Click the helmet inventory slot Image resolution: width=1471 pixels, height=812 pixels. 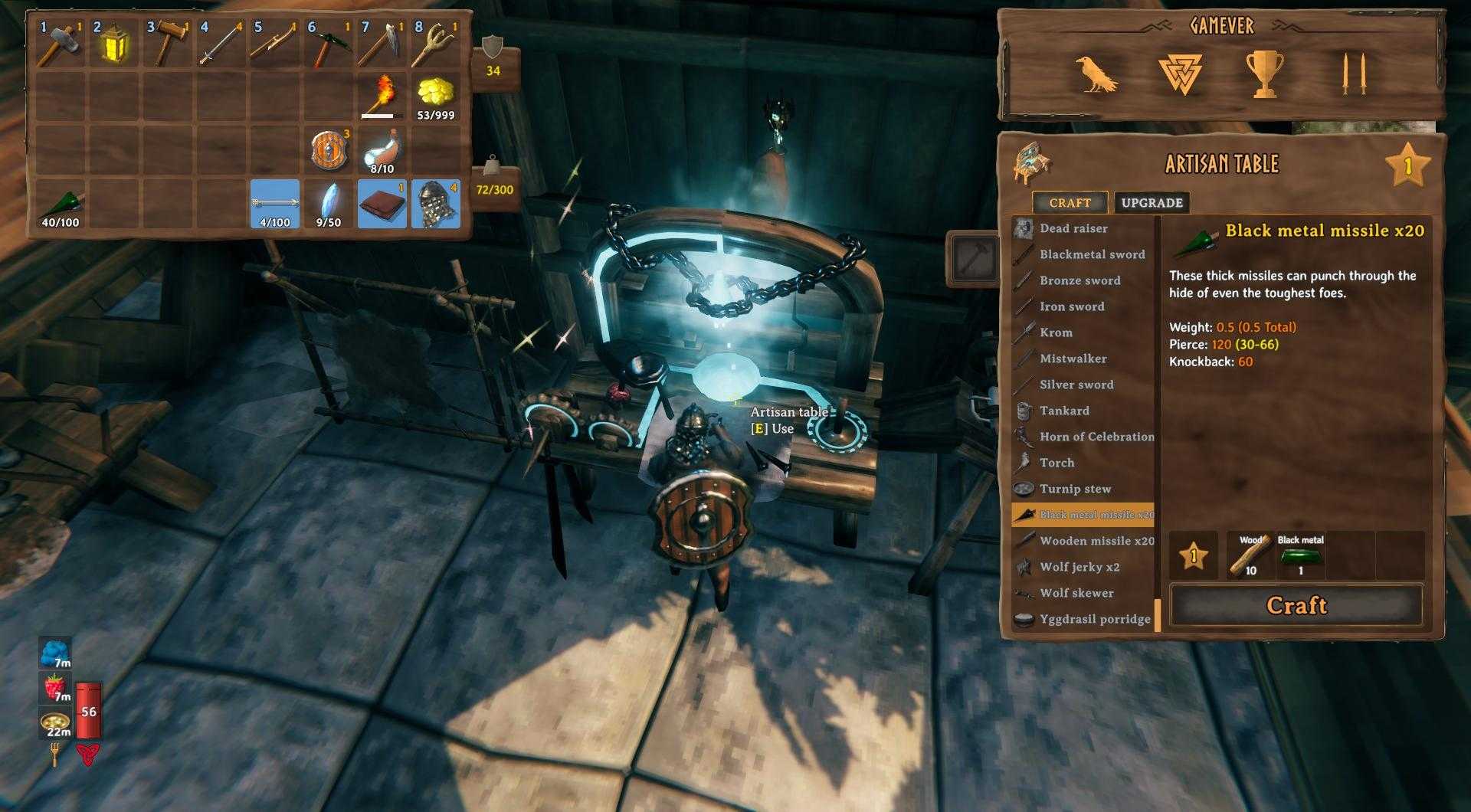click(436, 204)
